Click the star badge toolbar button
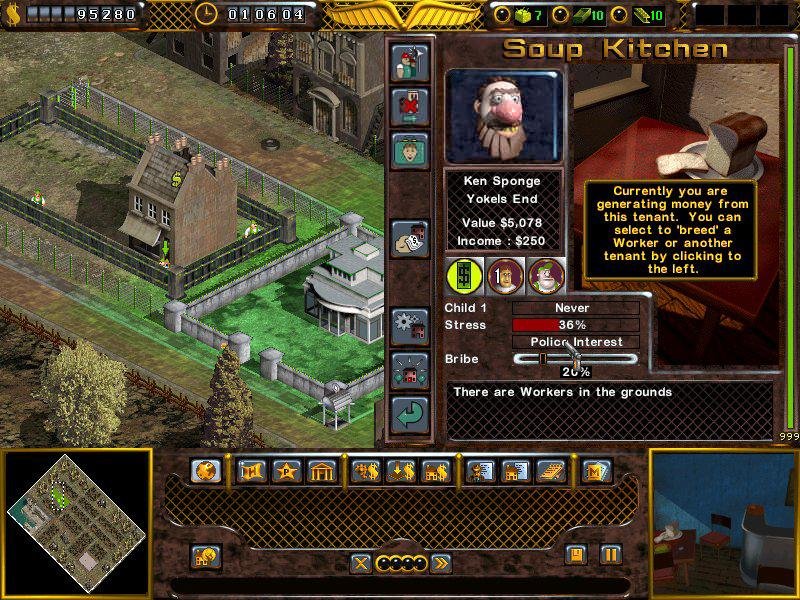The width and height of the screenshot is (800, 600). click(286, 471)
